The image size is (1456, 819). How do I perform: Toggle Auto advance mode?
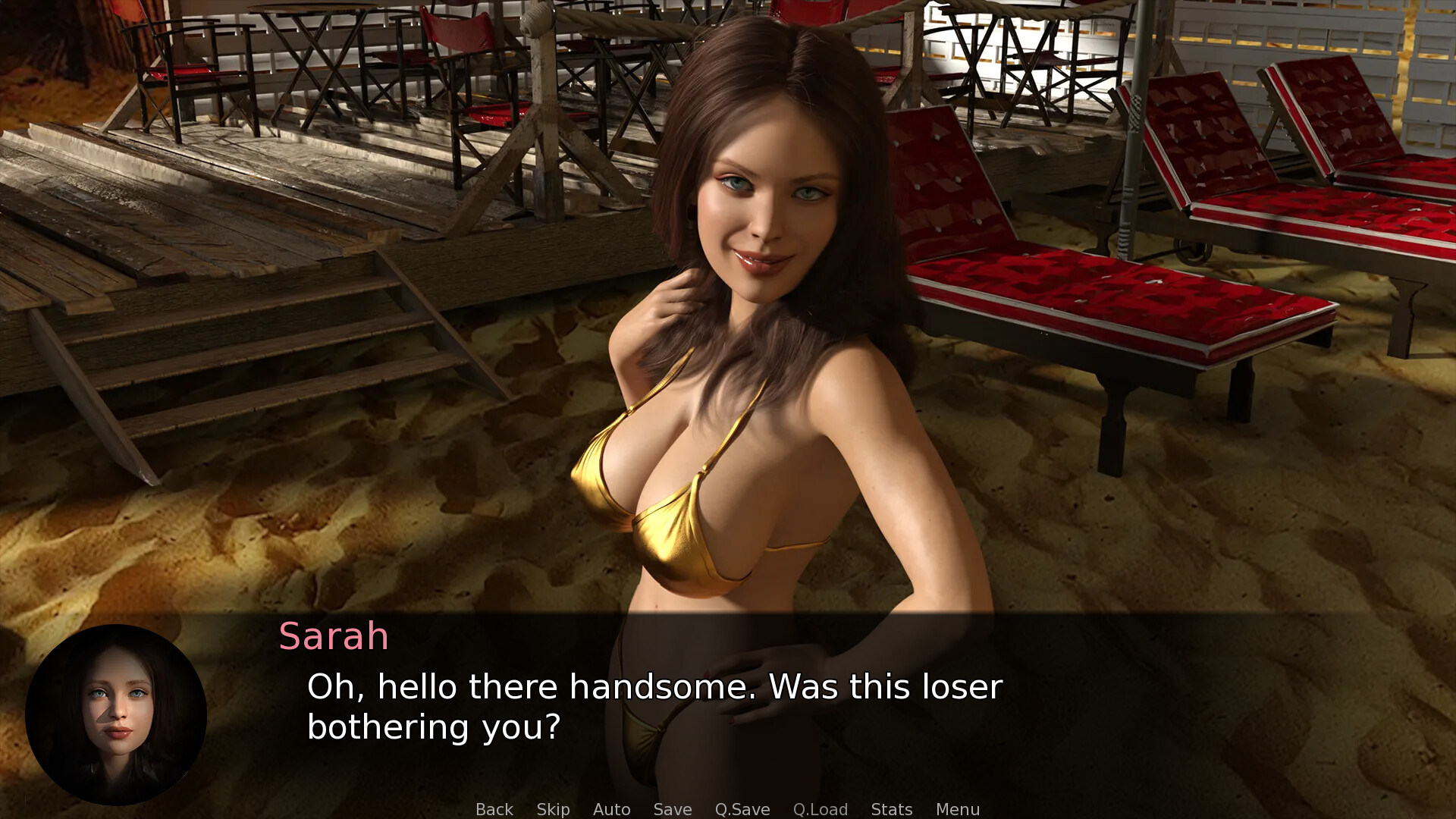pos(611,809)
